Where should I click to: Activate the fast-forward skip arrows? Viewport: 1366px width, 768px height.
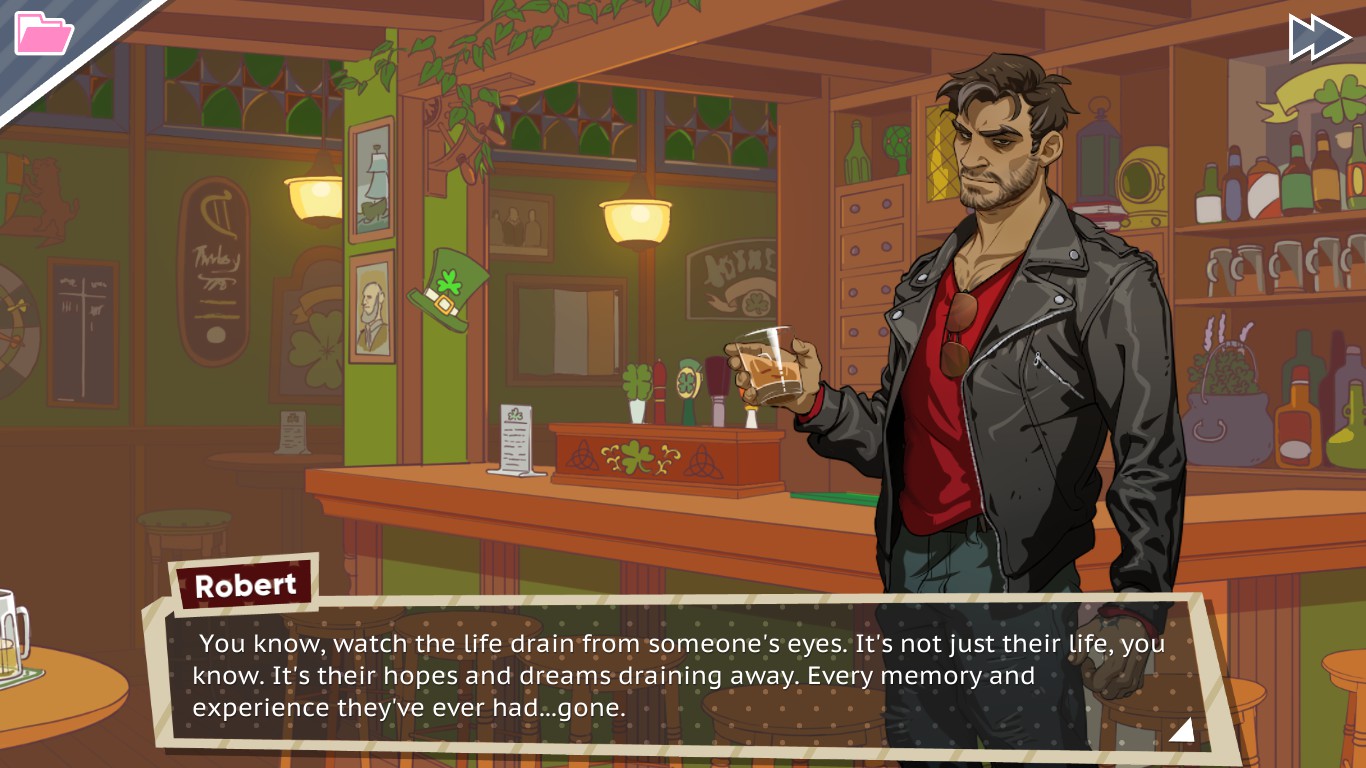point(1319,37)
